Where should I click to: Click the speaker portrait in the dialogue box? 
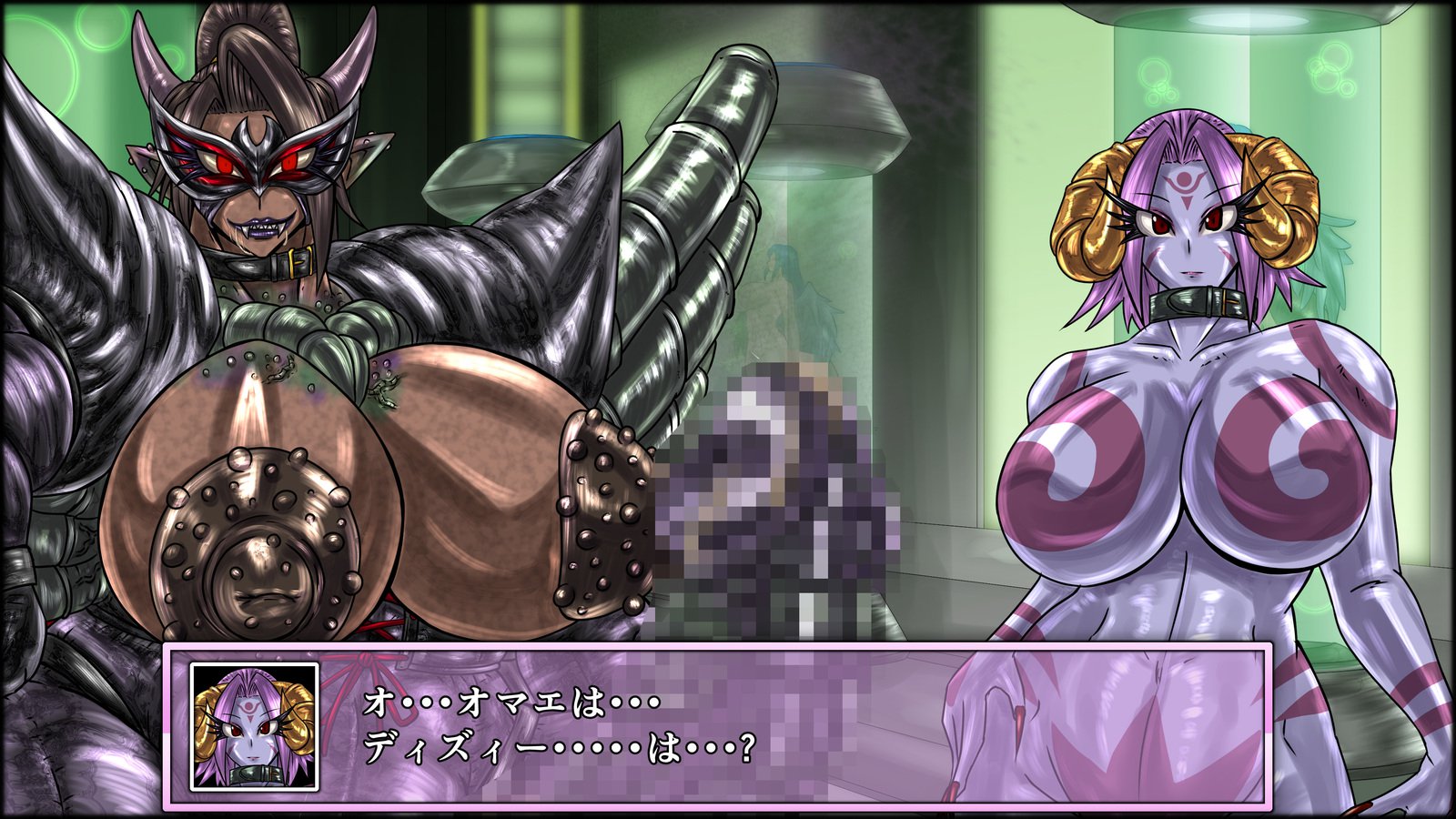point(254,726)
